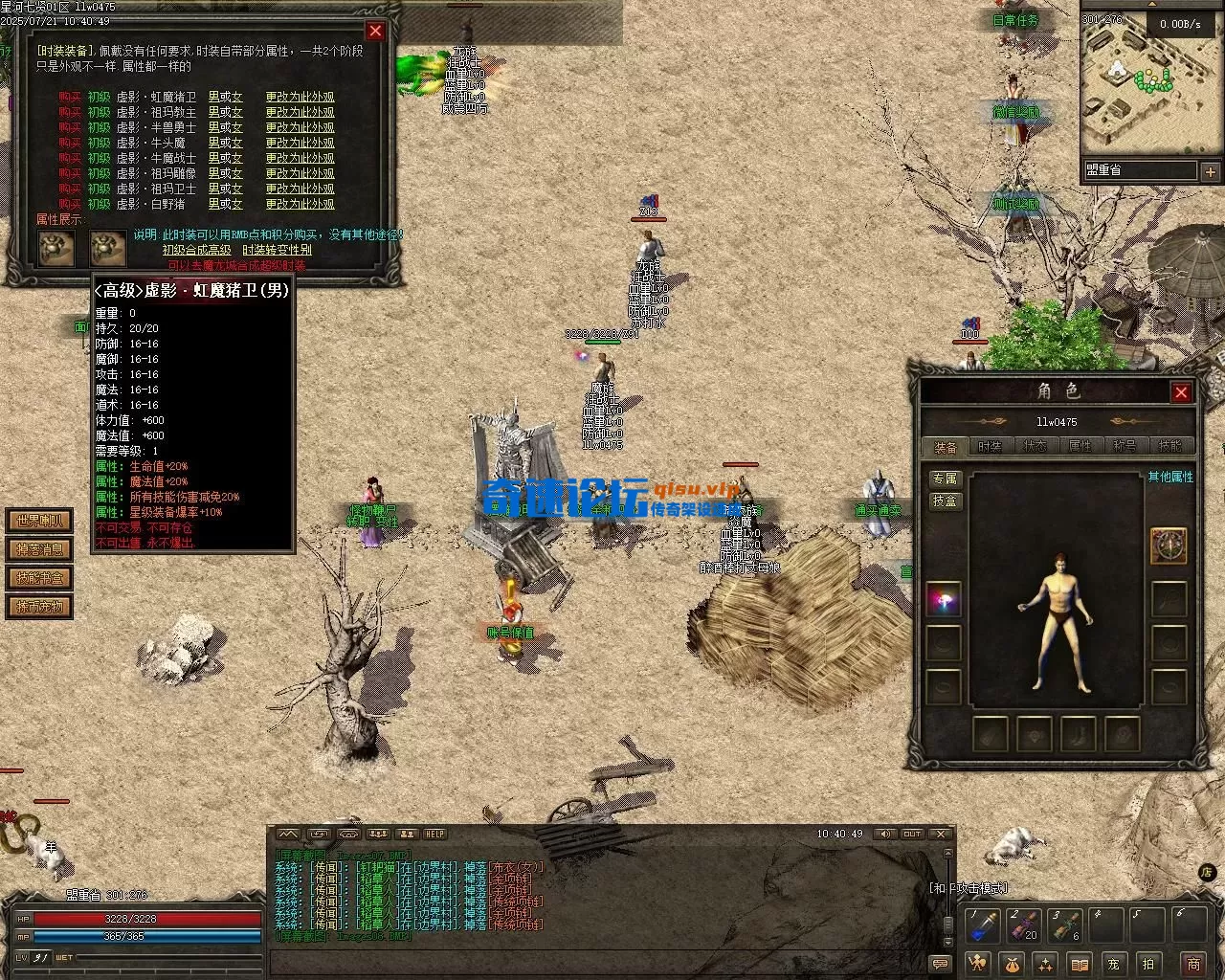This screenshot has height=980, width=1225.
Task: Close the 角色 character panel
Action: pos(1181,392)
